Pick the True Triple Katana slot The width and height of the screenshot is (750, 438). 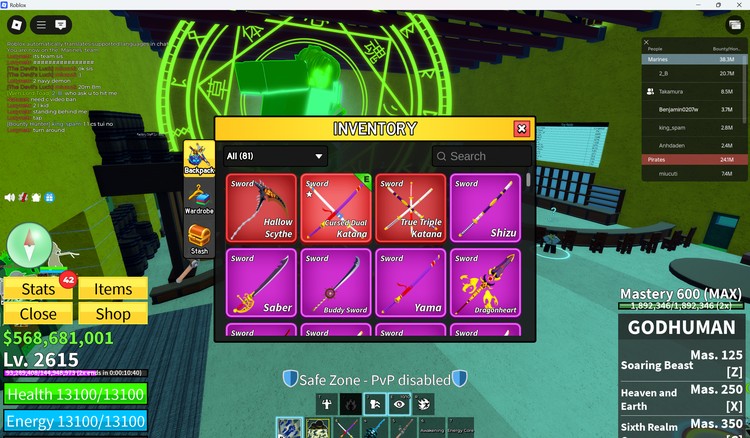[411, 208]
